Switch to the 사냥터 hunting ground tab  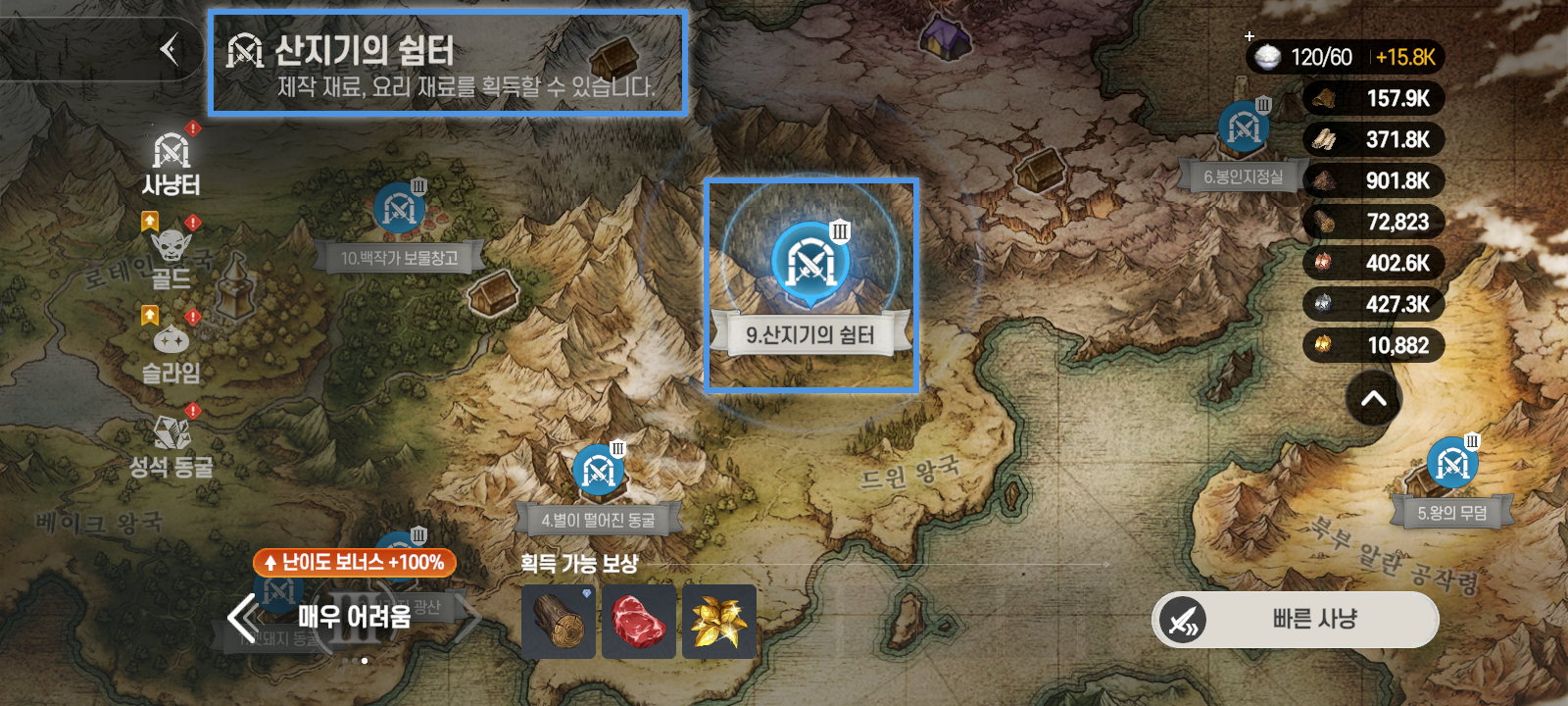pyautogui.click(x=171, y=163)
